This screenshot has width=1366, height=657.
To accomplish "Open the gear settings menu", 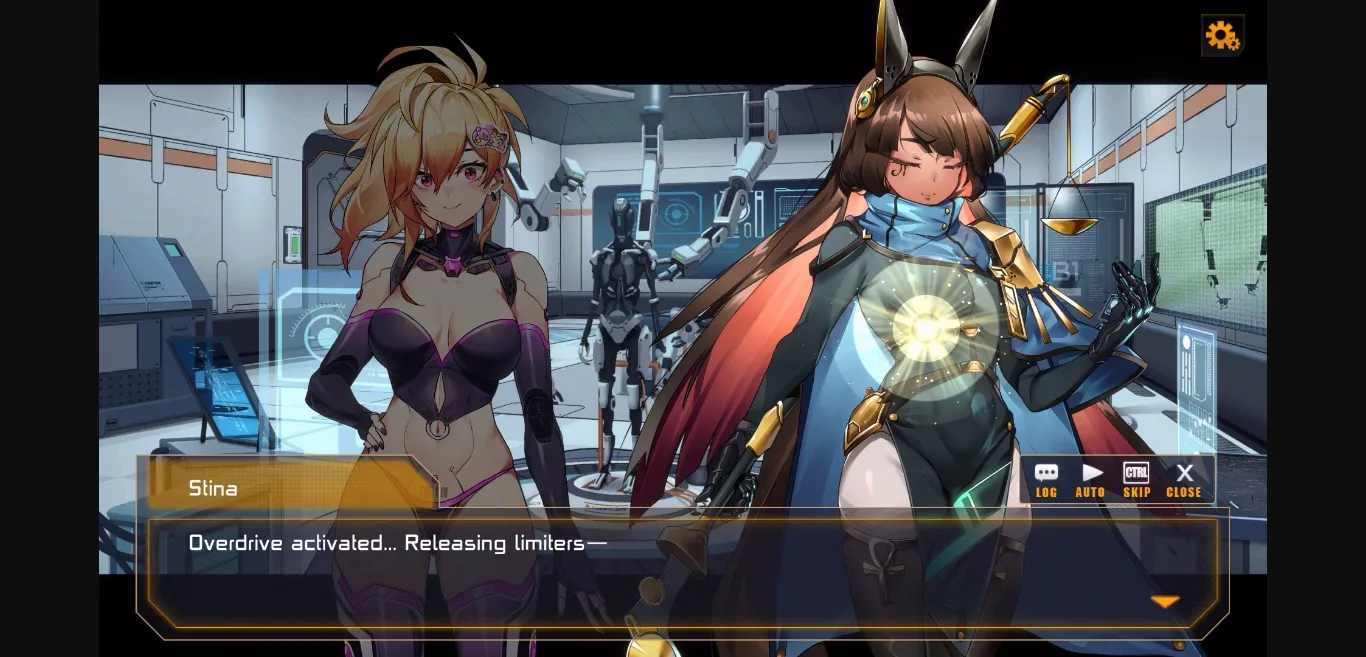I will (1222, 36).
